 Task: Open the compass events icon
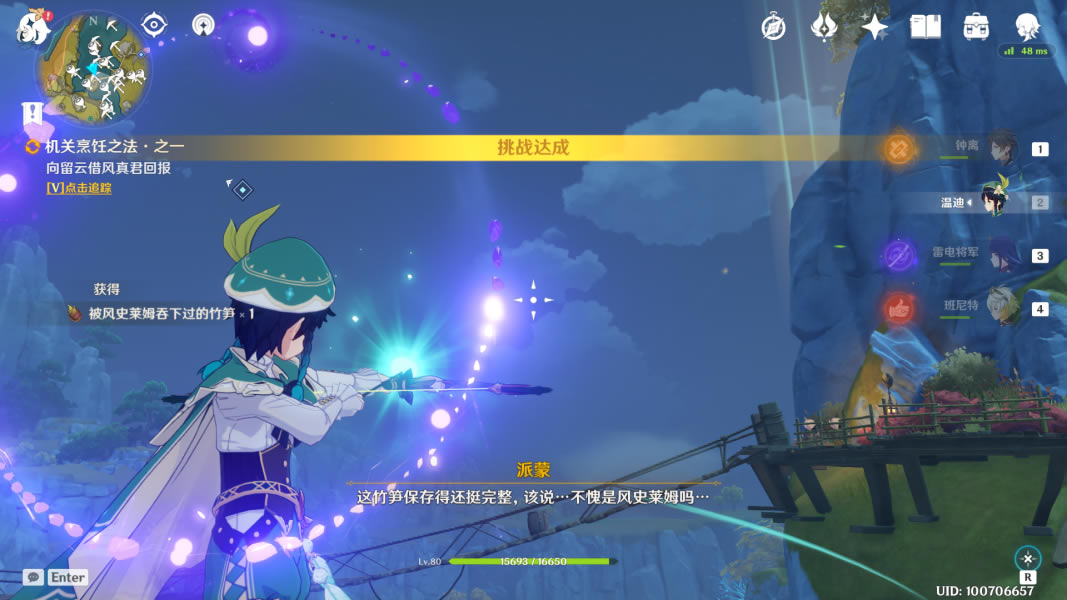tap(773, 27)
